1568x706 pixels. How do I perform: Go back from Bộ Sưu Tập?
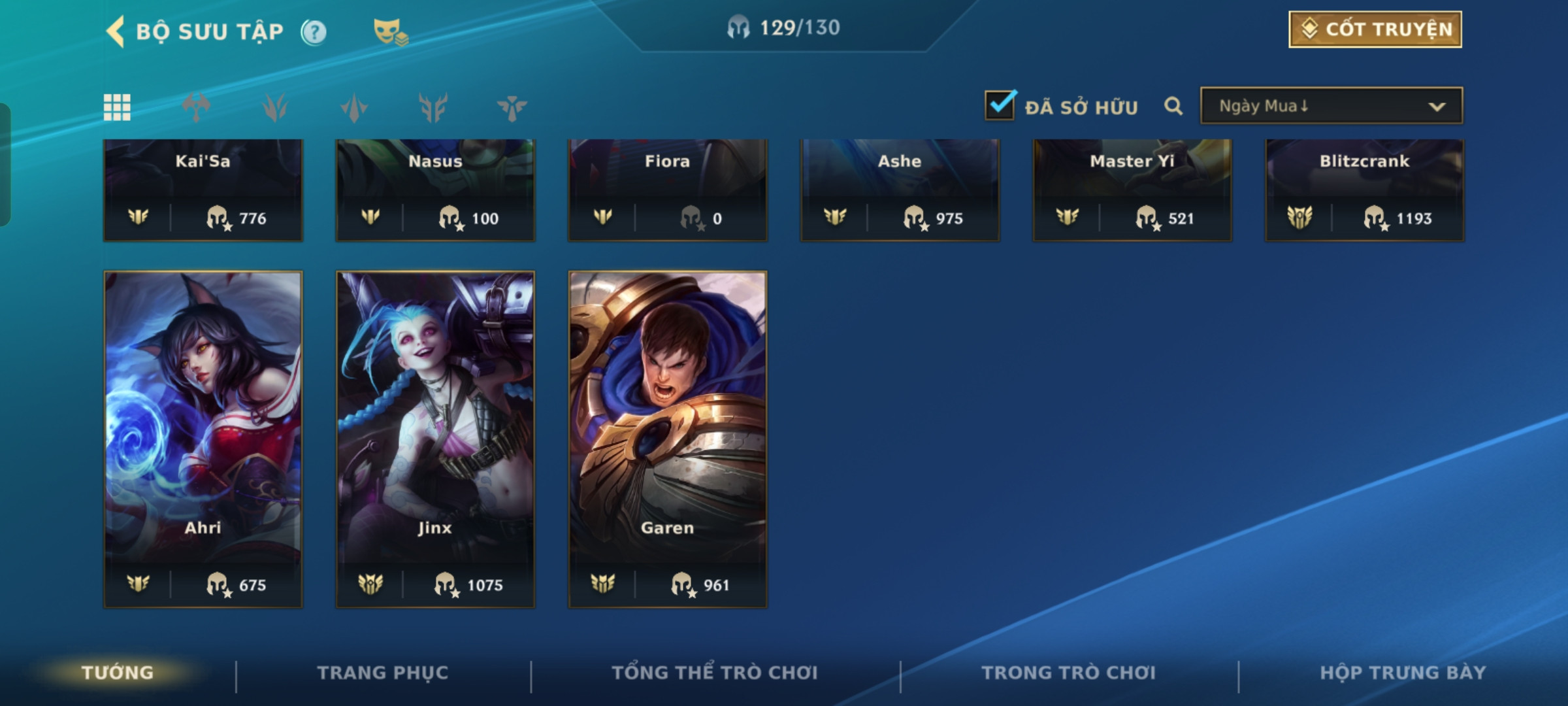[x=116, y=31]
